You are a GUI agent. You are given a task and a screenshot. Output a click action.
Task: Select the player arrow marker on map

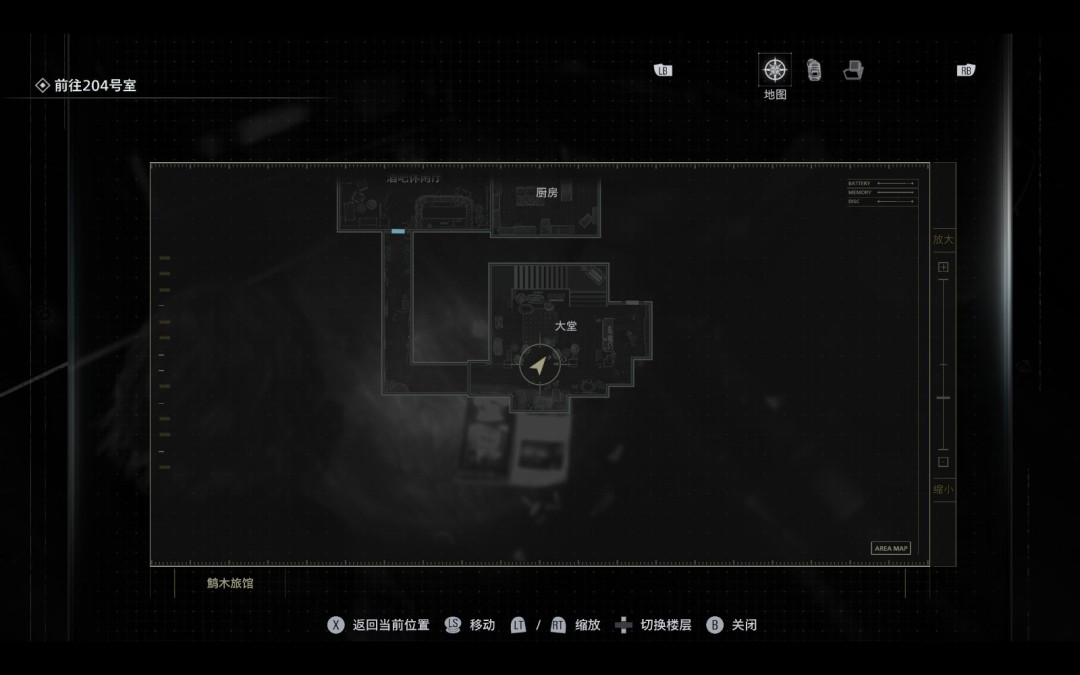[539, 366]
